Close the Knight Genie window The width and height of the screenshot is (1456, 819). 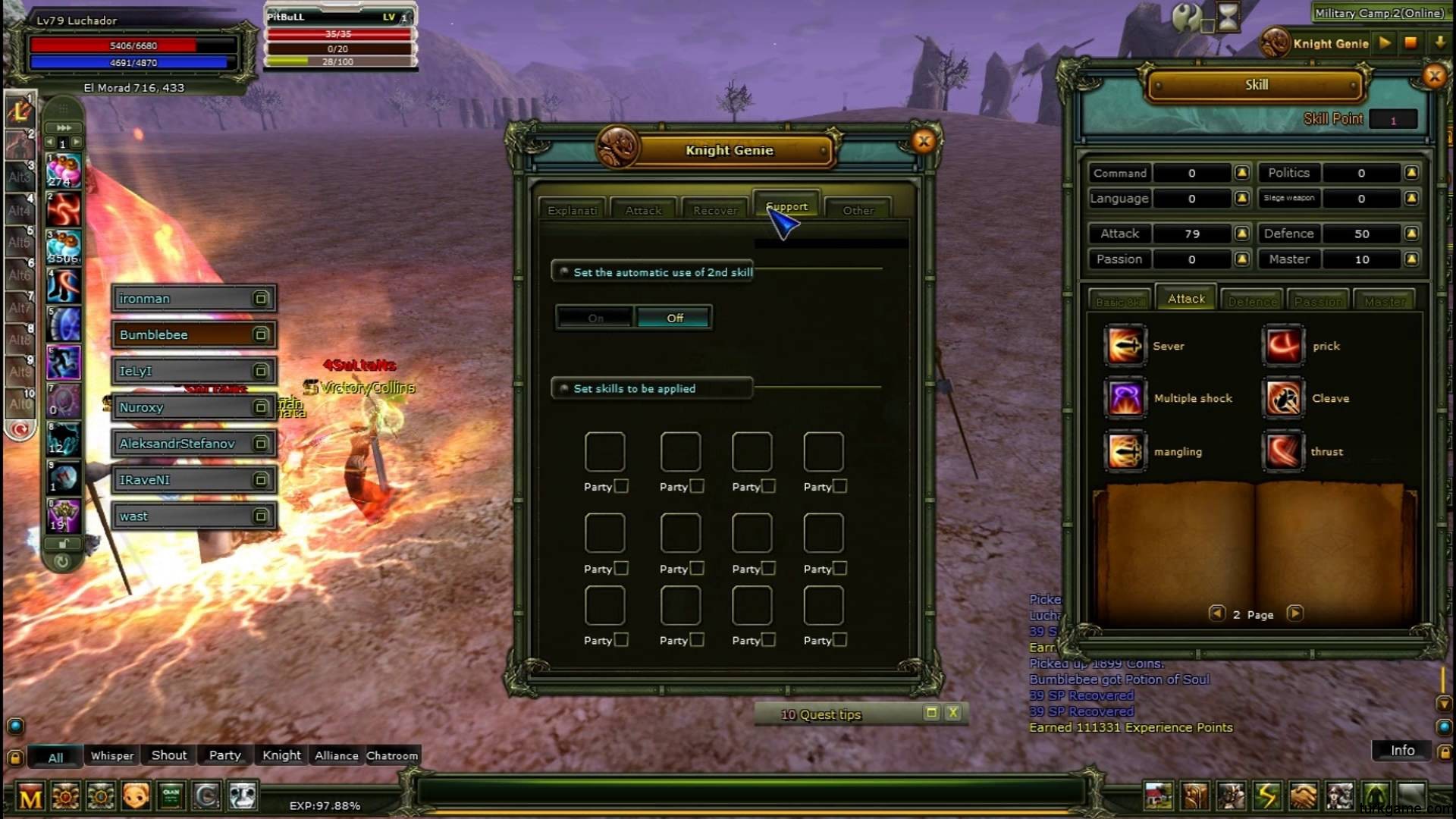click(x=923, y=141)
